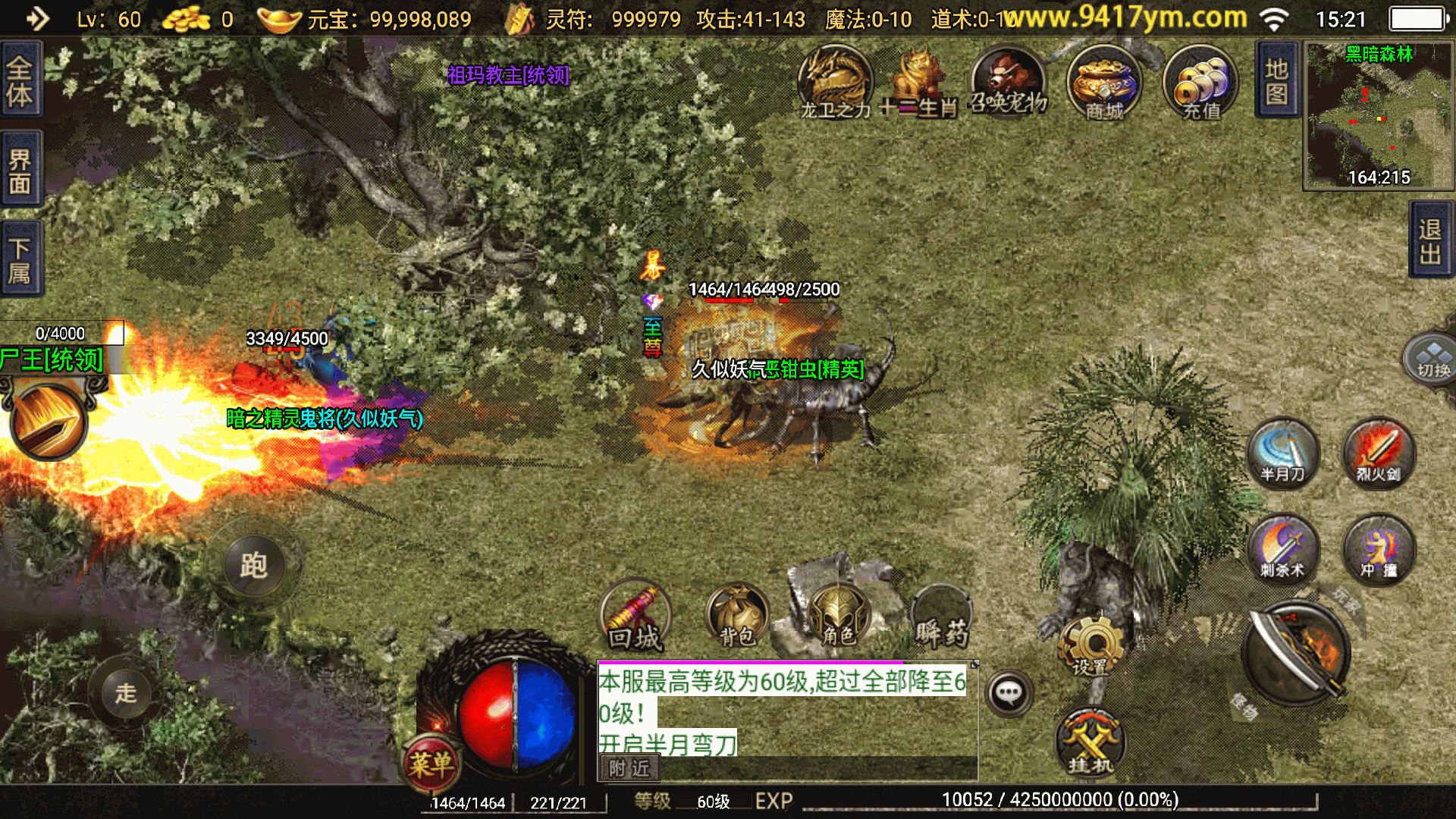1456x819 pixels.
Task: Toggle the 界面 side button
Action: click(20, 170)
